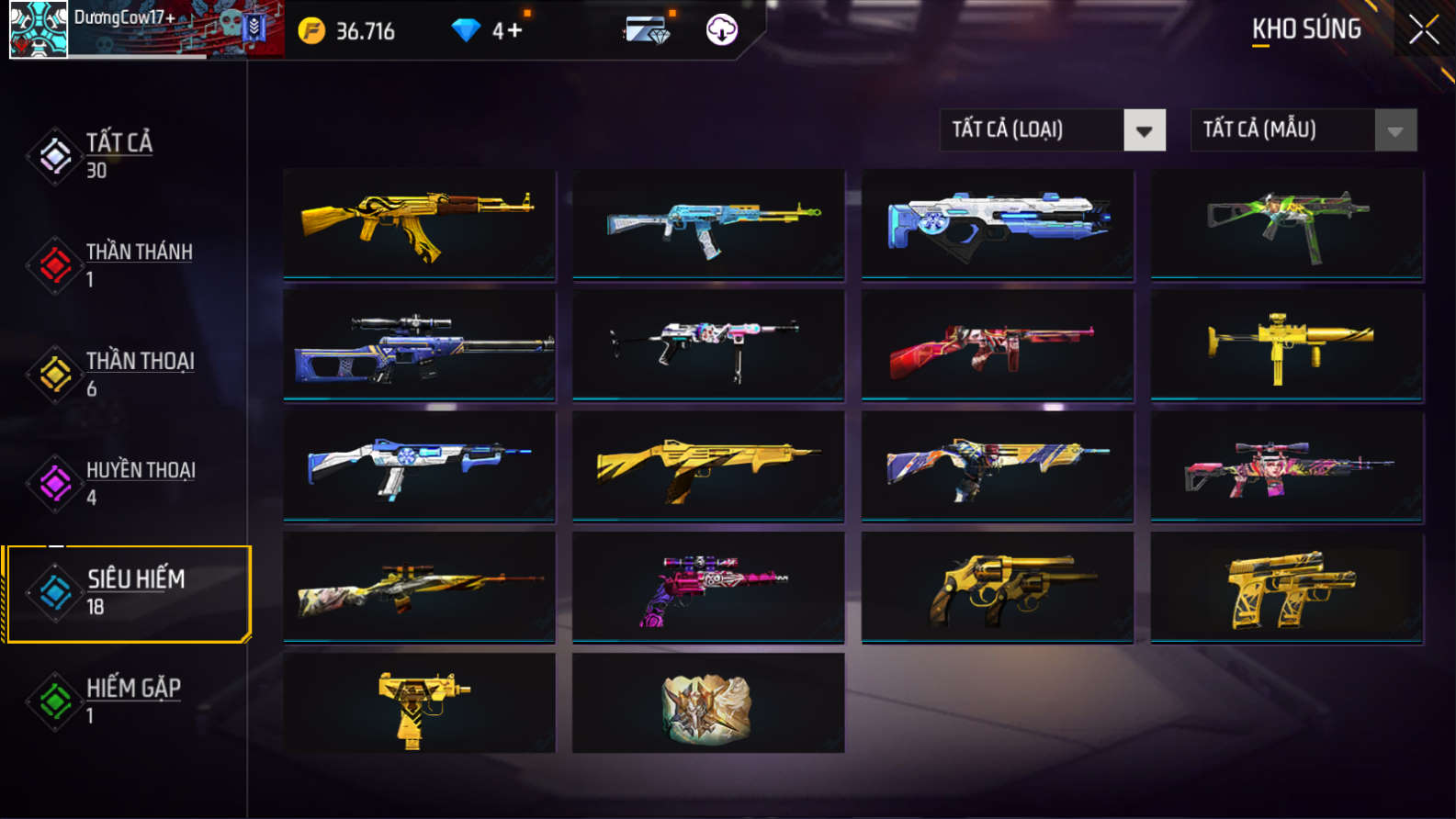This screenshot has width=1456, height=819.
Task: Select the golden AK rifle skin
Action: [x=419, y=223]
